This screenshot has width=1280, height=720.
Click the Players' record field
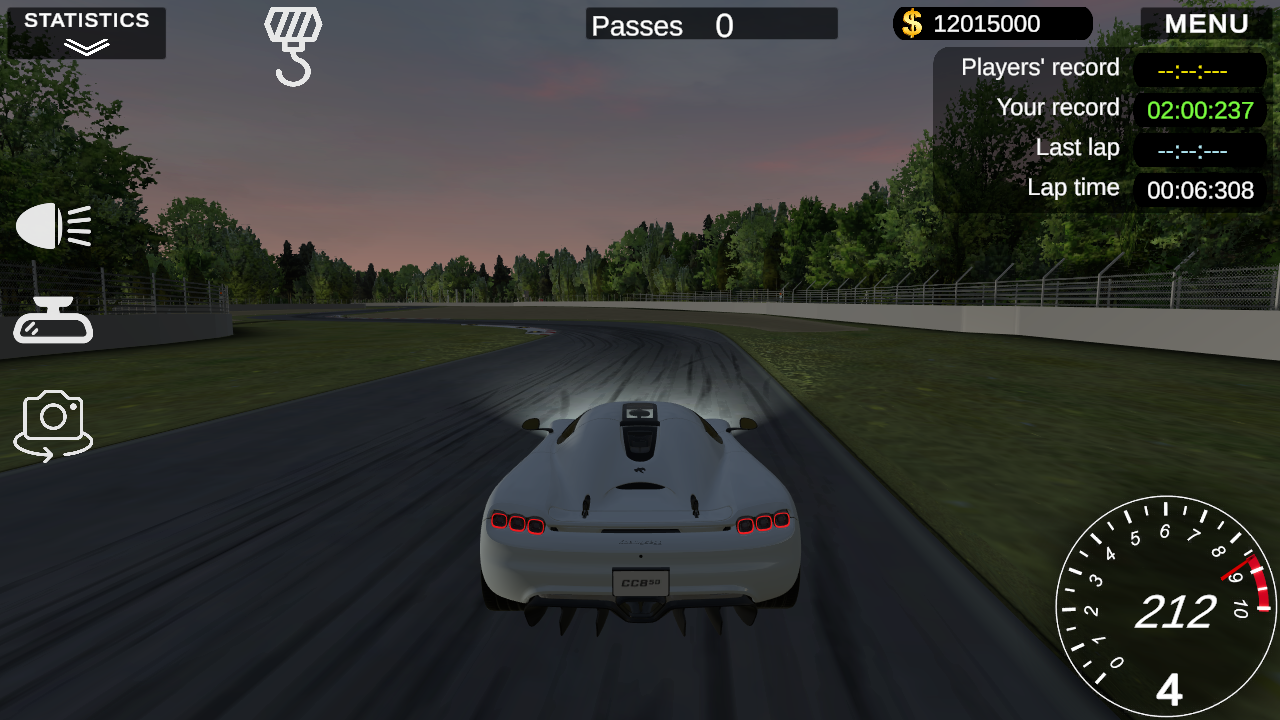(1199, 69)
